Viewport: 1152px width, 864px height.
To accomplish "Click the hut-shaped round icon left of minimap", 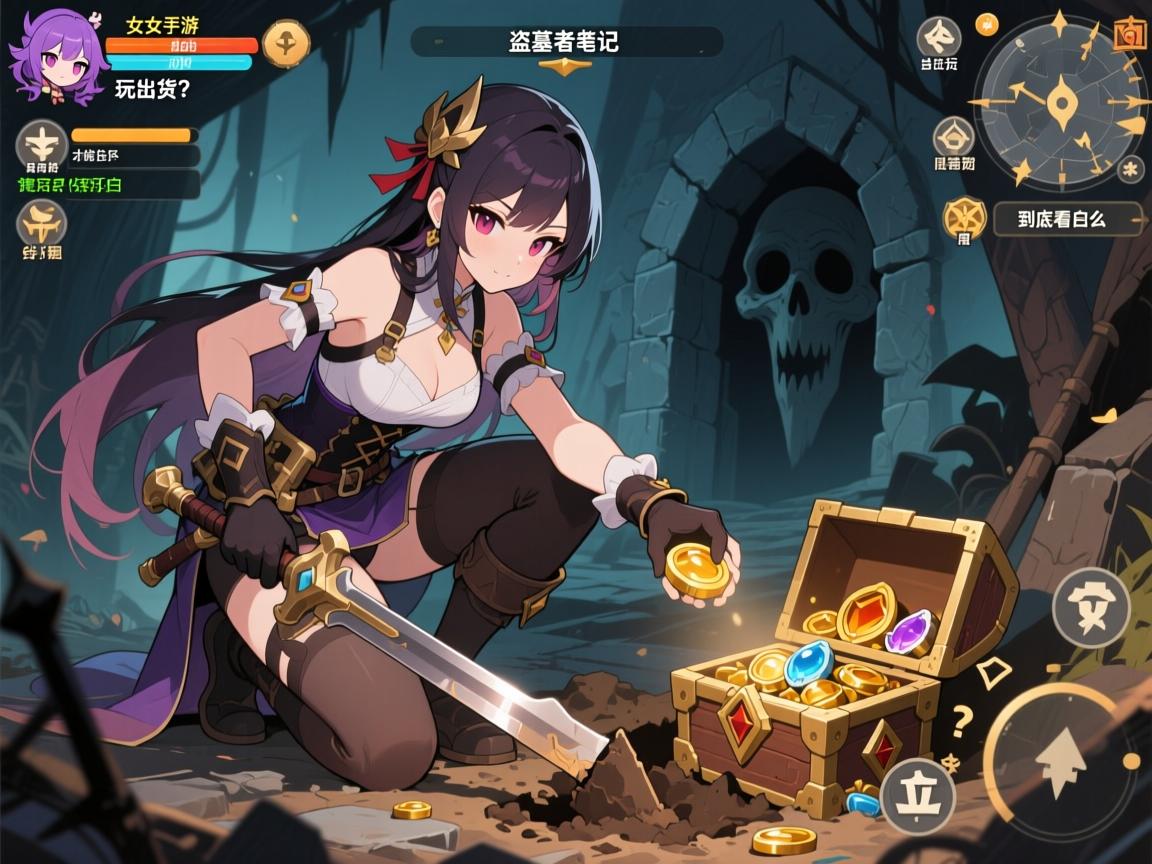I will tap(954, 139).
